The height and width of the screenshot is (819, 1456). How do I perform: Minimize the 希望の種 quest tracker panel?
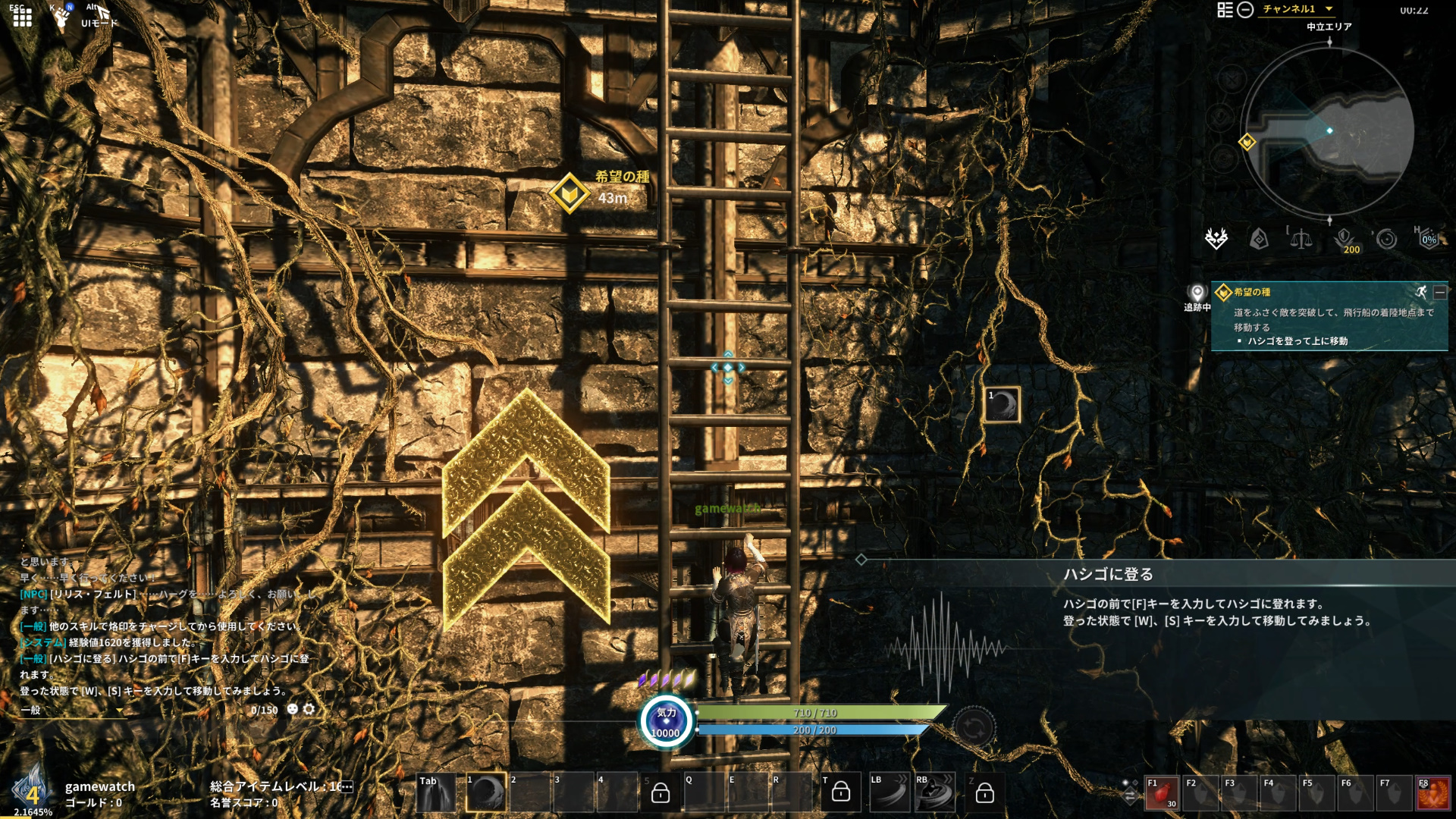pyautogui.click(x=1439, y=292)
